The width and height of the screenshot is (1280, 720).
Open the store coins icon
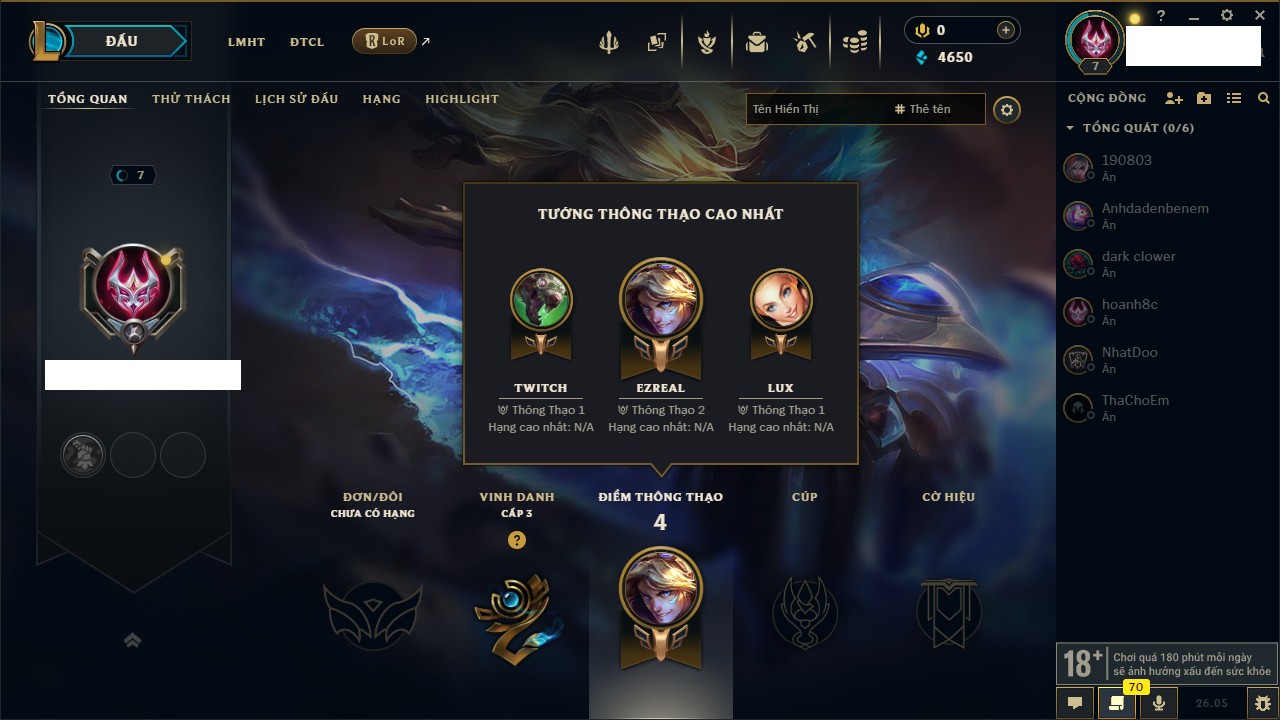854,42
